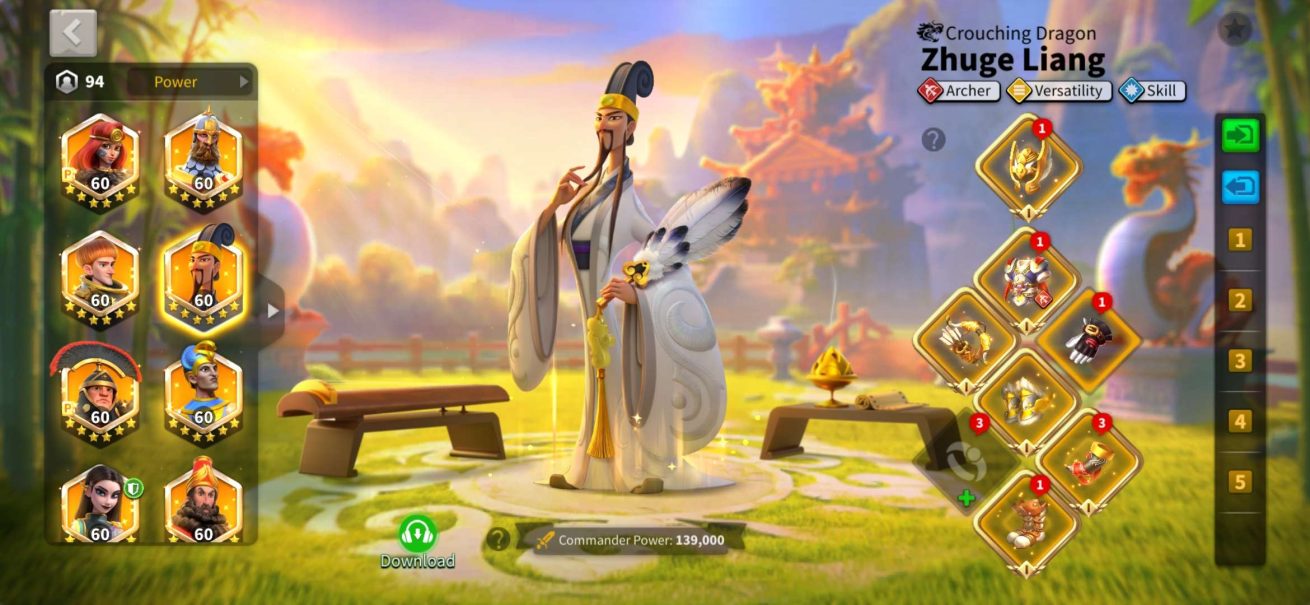Open the golden helmet equipment slot
The image size is (1310, 605).
[x=1028, y=167]
